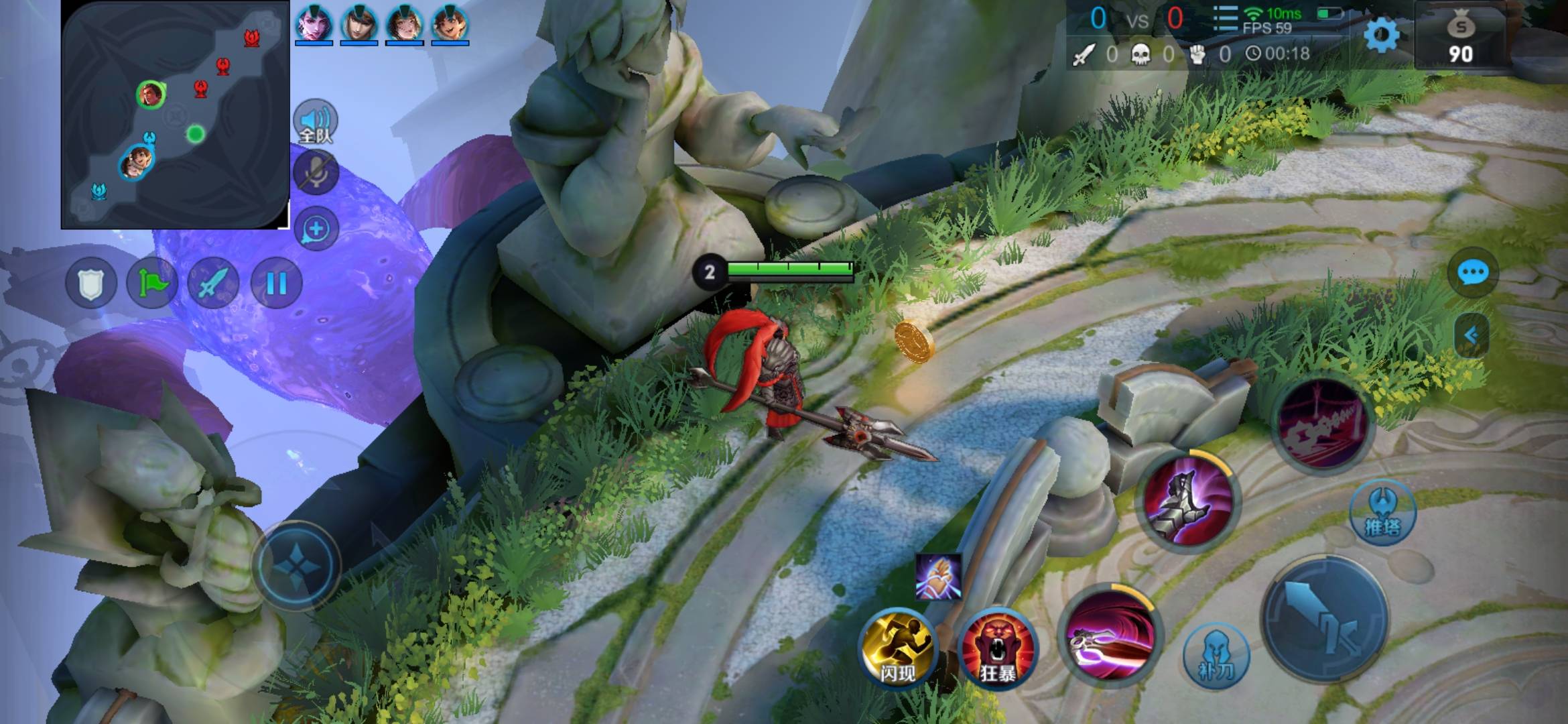
Task: Activate the 狂暴 Frenzy spell
Action: point(998,648)
